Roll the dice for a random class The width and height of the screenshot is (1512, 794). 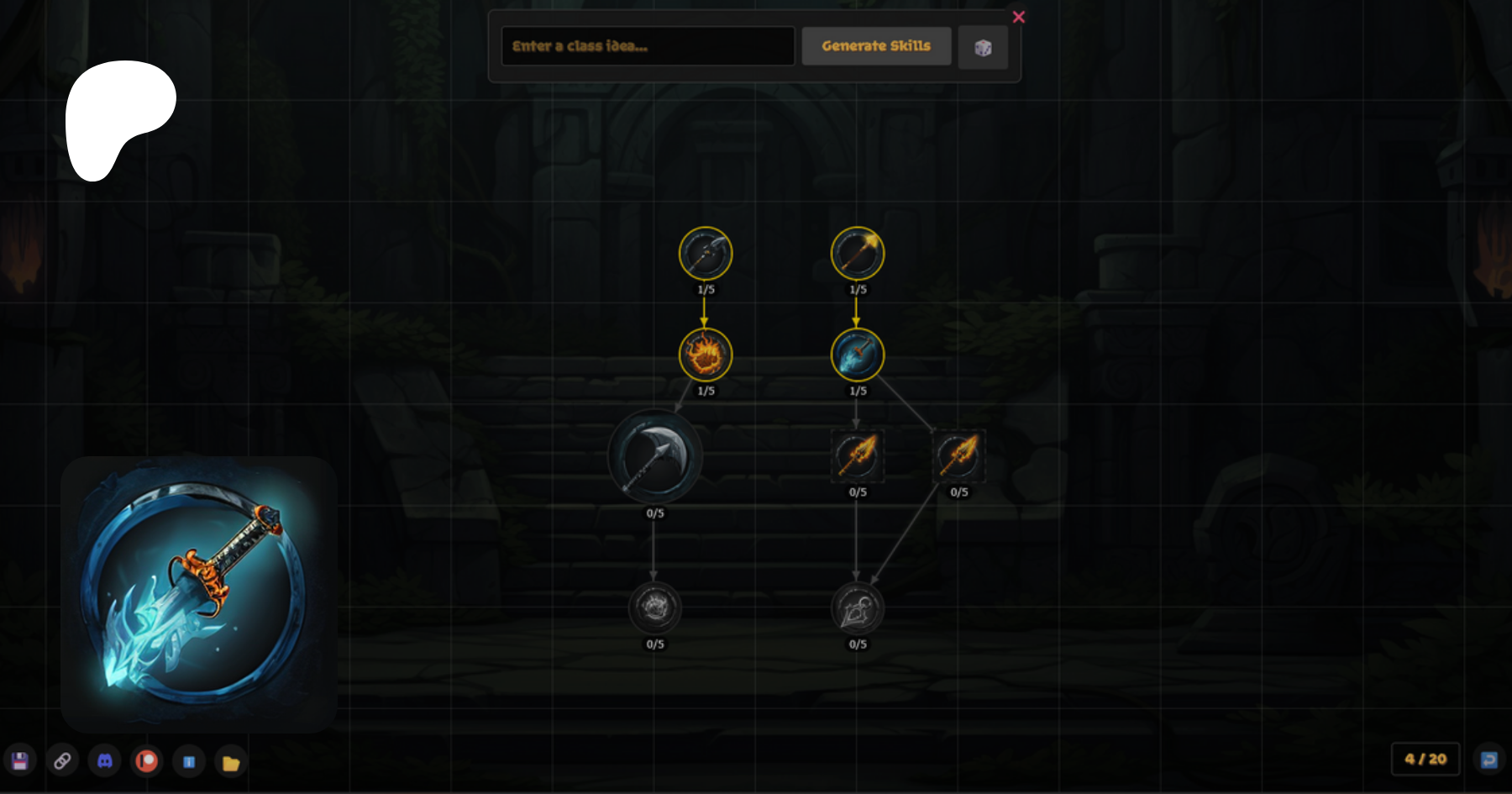pos(983,47)
